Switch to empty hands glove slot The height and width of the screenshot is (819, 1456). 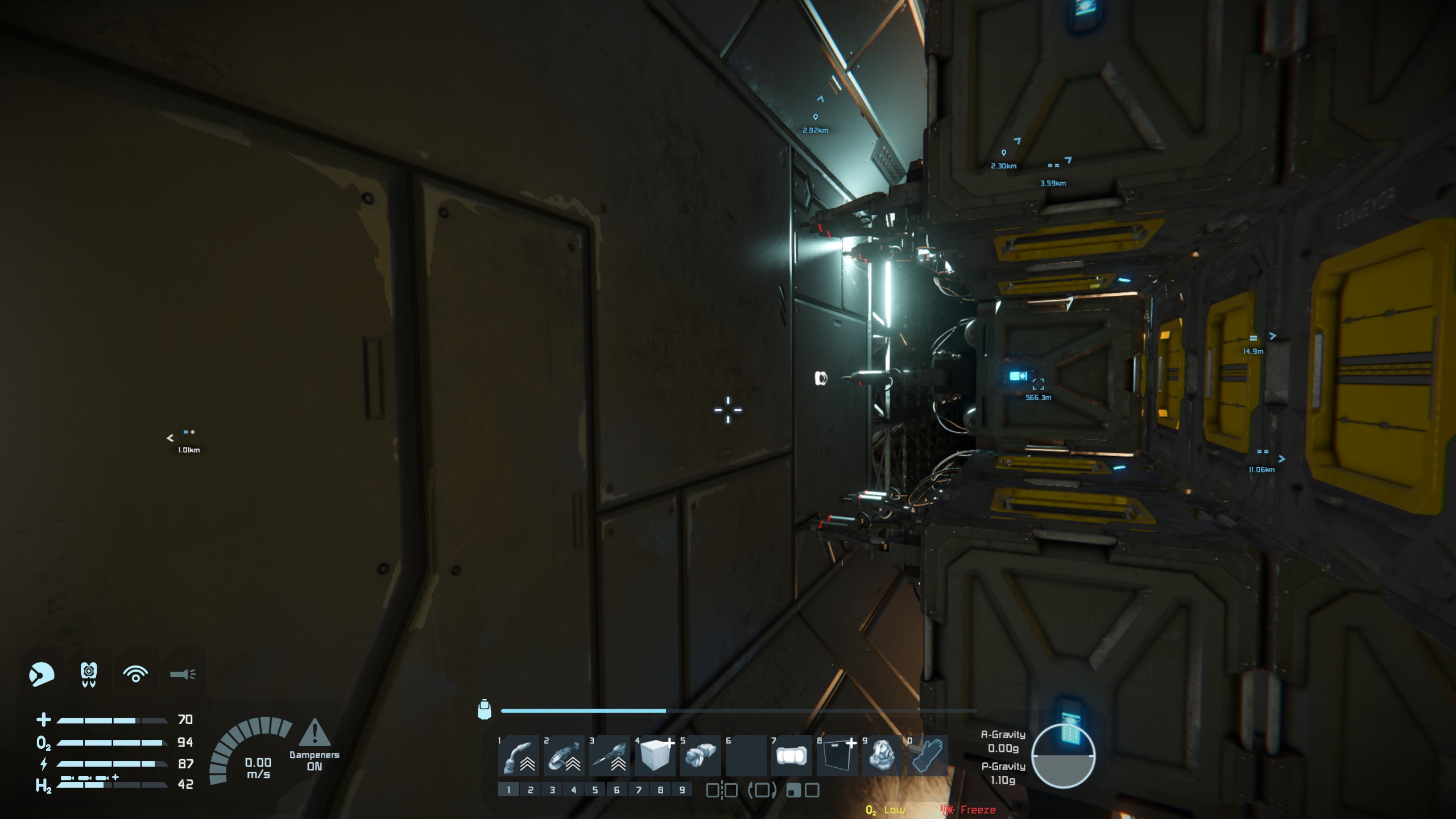(928, 756)
